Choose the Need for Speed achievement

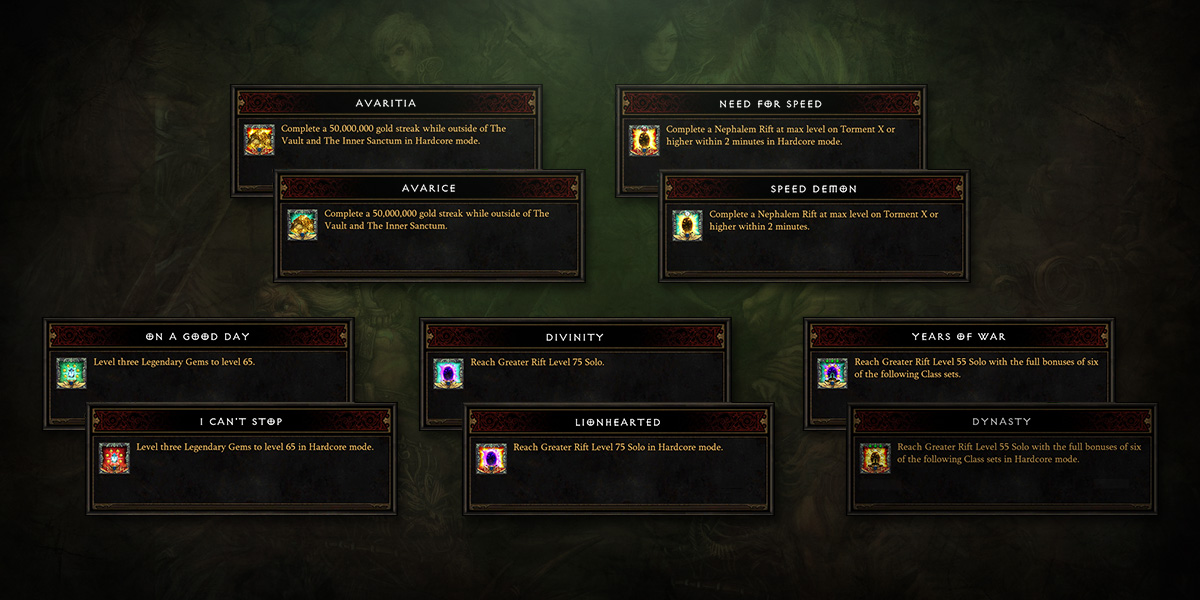tap(770, 104)
